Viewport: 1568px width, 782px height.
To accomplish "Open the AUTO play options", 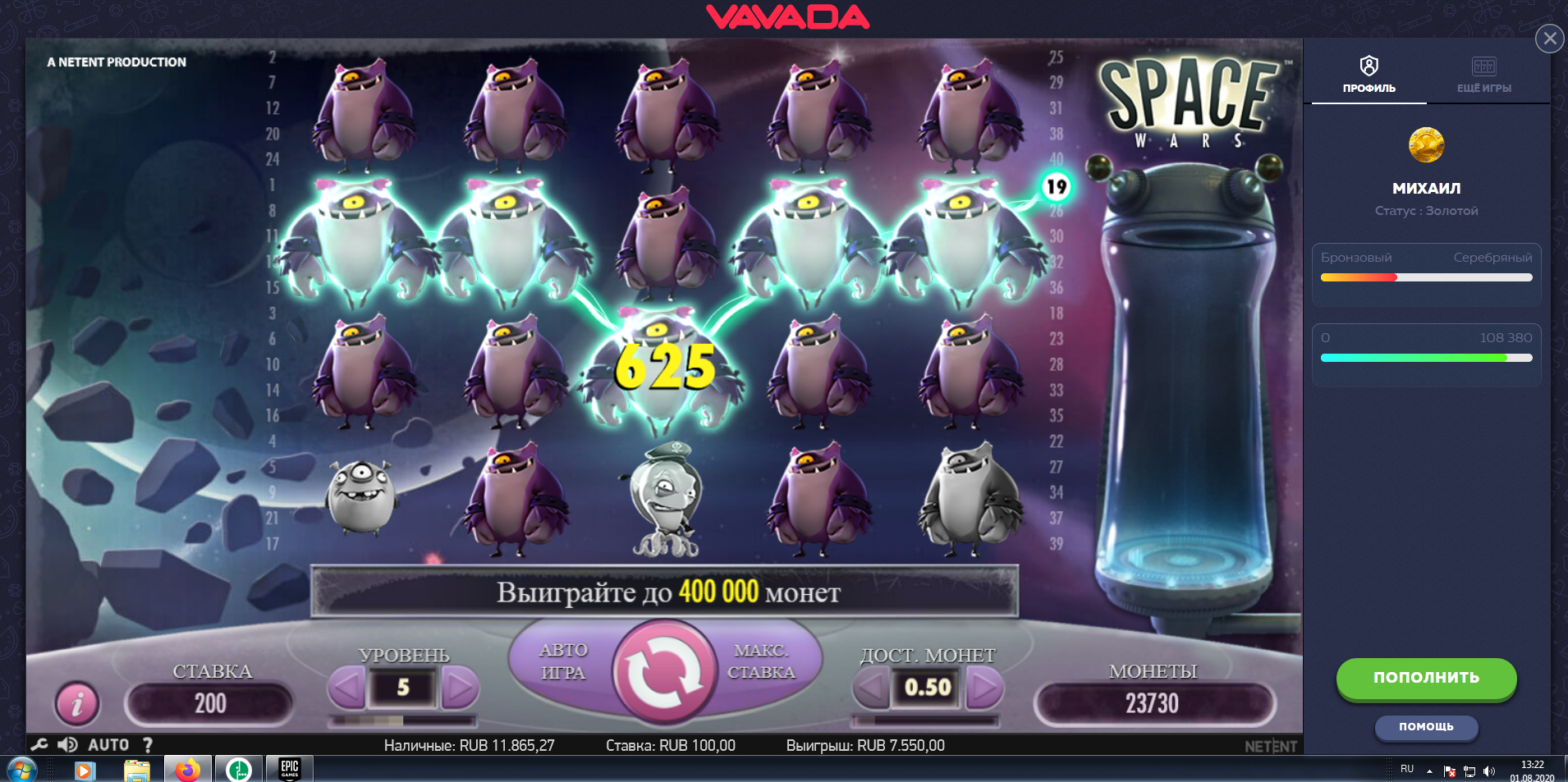I will pos(108,744).
